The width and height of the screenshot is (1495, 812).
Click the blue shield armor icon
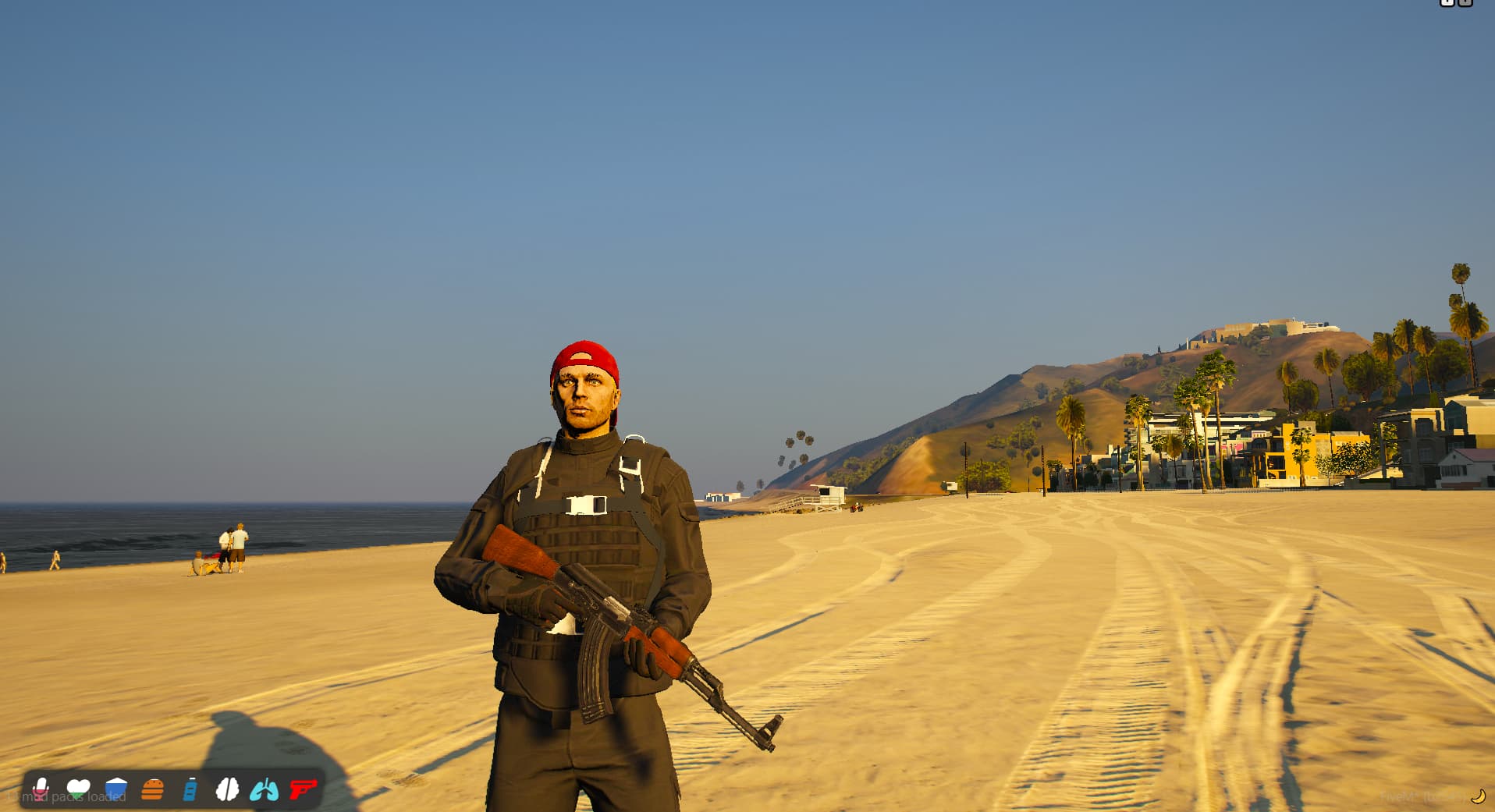click(117, 790)
